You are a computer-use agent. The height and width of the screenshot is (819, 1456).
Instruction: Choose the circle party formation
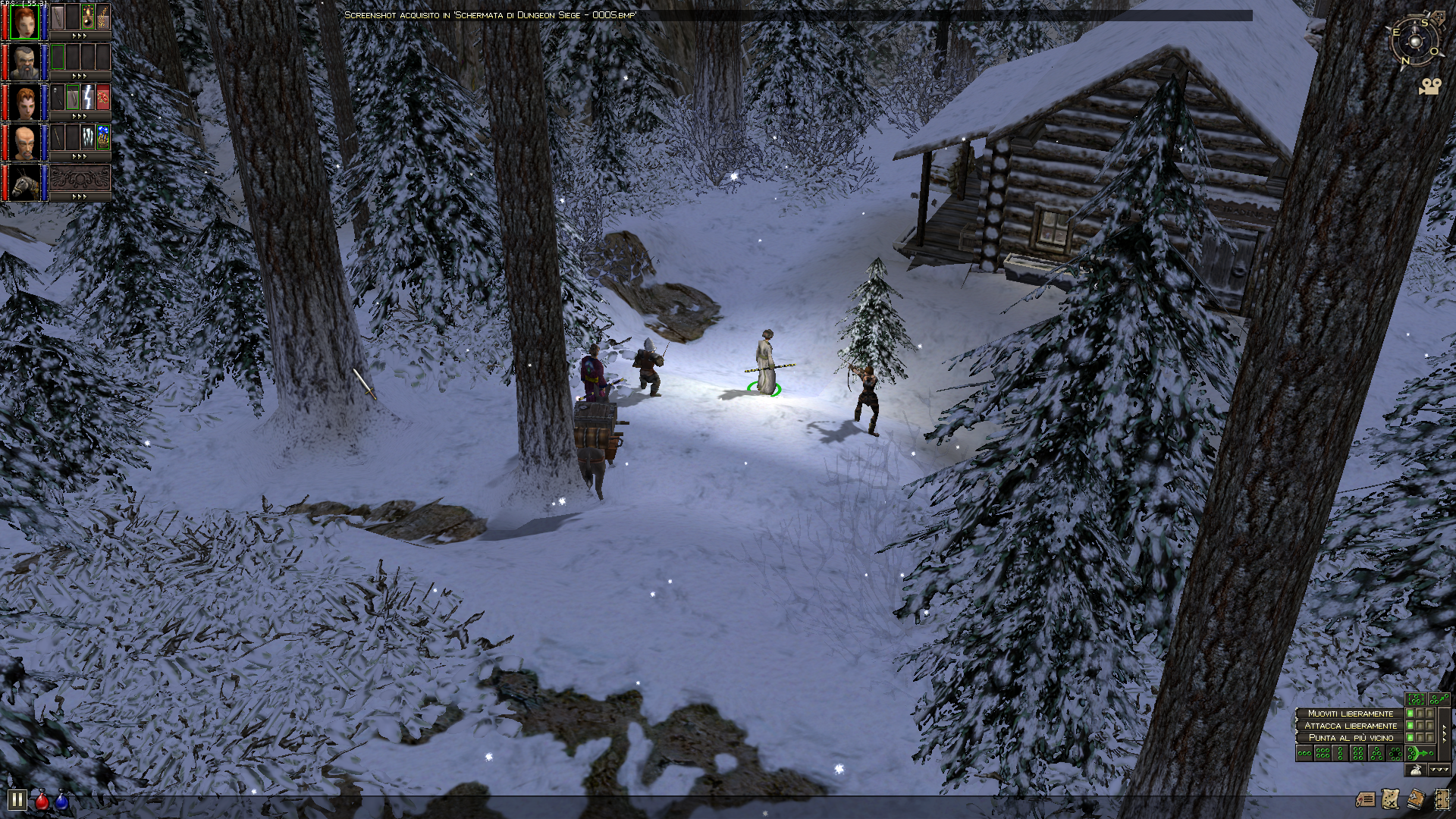coord(1395,753)
